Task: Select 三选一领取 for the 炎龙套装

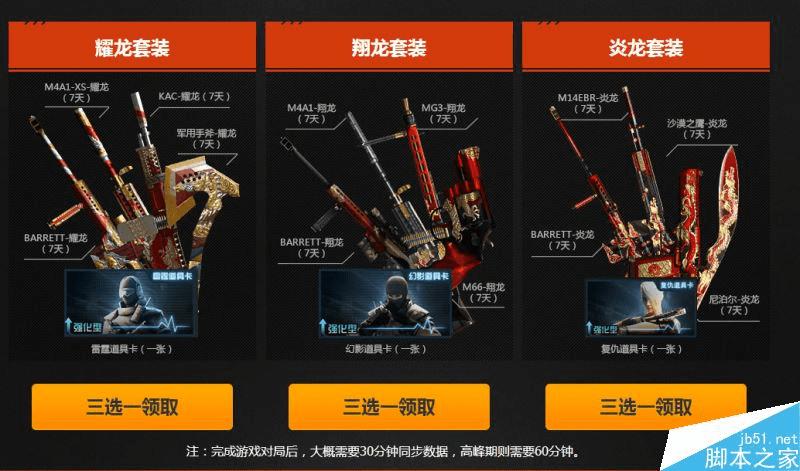Action: (645, 407)
